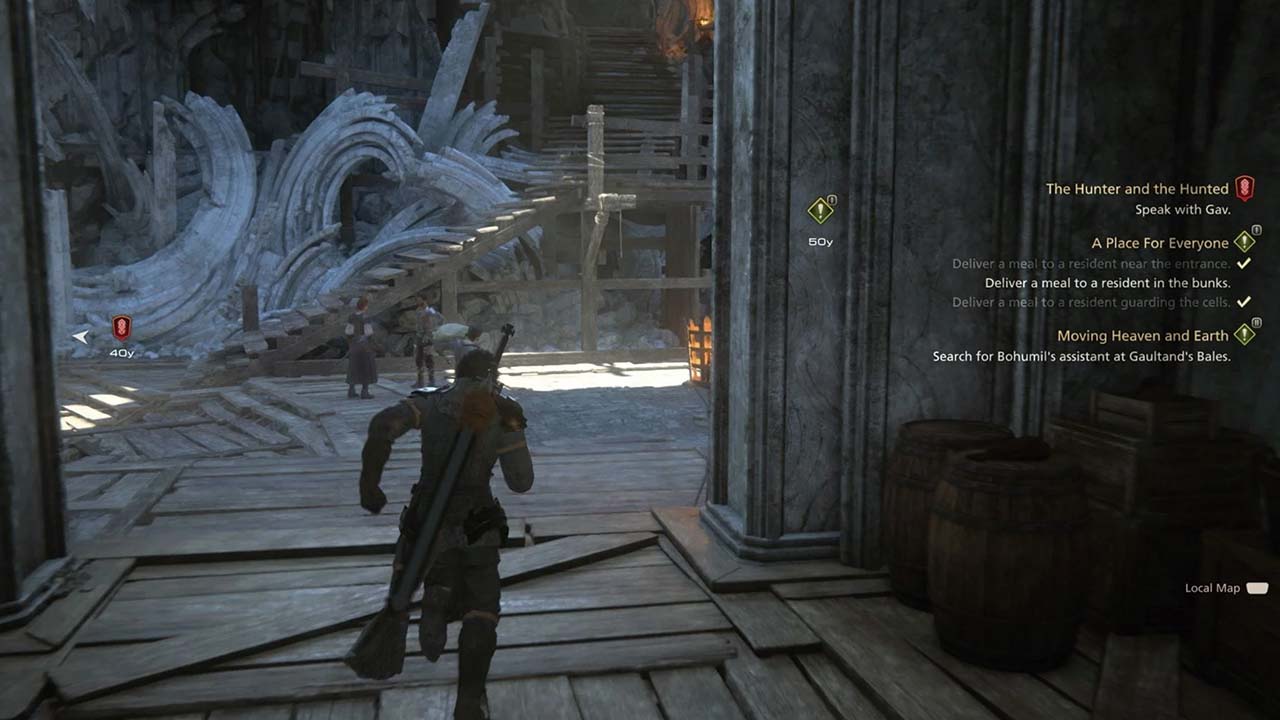The width and height of the screenshot is (1280, 720).
Task: Select The Hunter and the Hunted quest
Action: [x=1137, y=189]
